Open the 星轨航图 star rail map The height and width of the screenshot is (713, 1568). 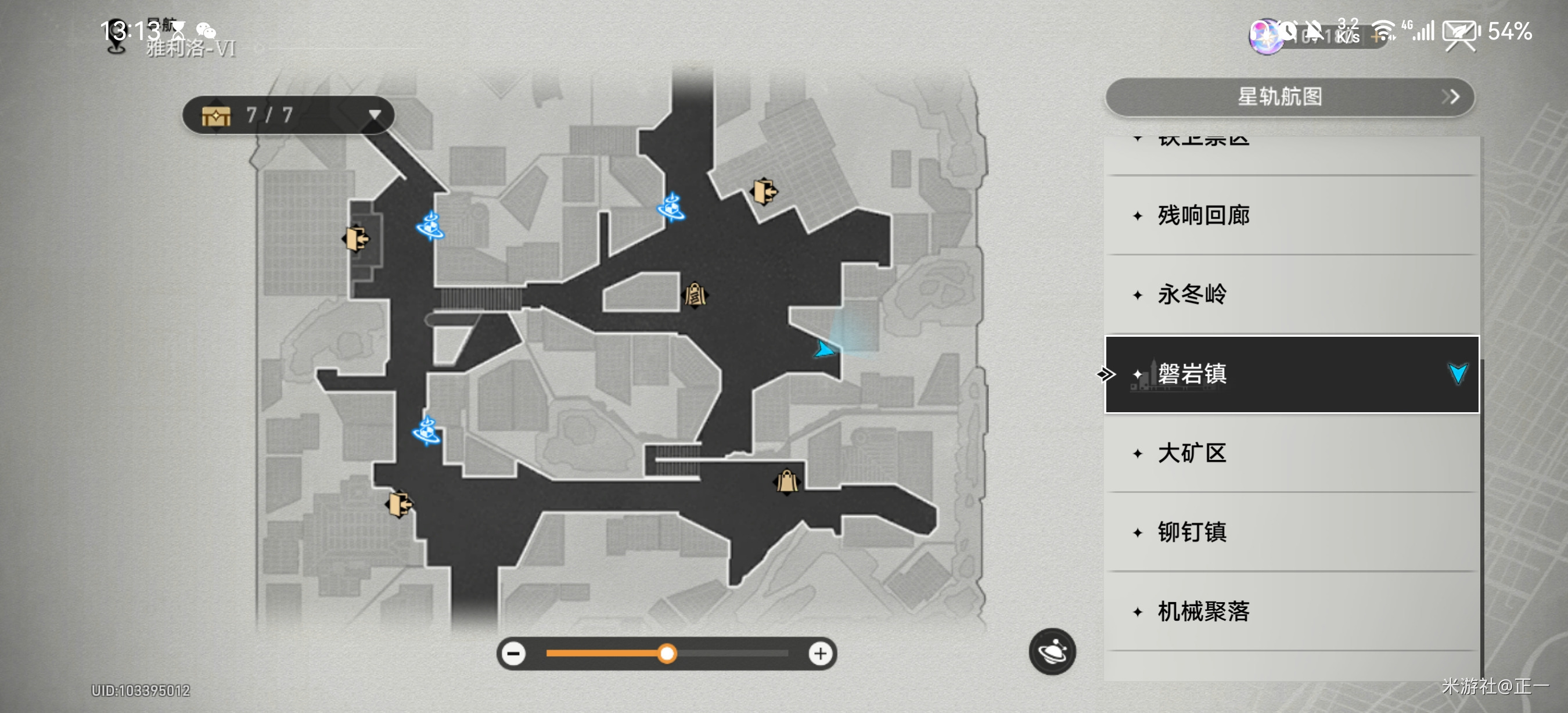click(x=1289, y=97)
